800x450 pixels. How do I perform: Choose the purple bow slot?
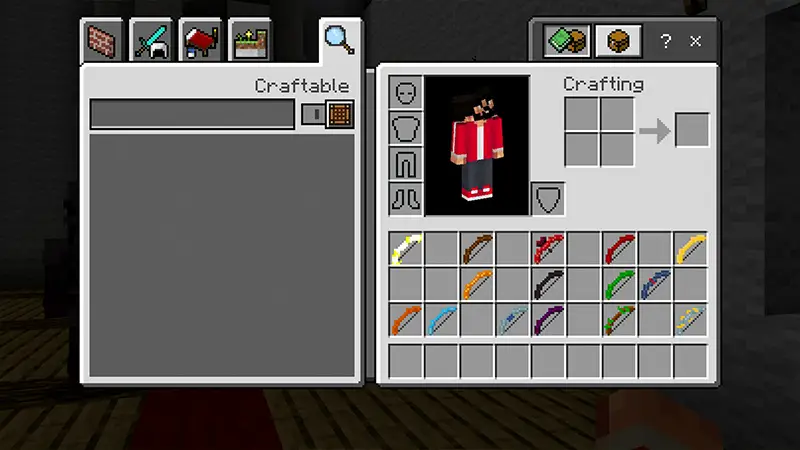[547, 320]
